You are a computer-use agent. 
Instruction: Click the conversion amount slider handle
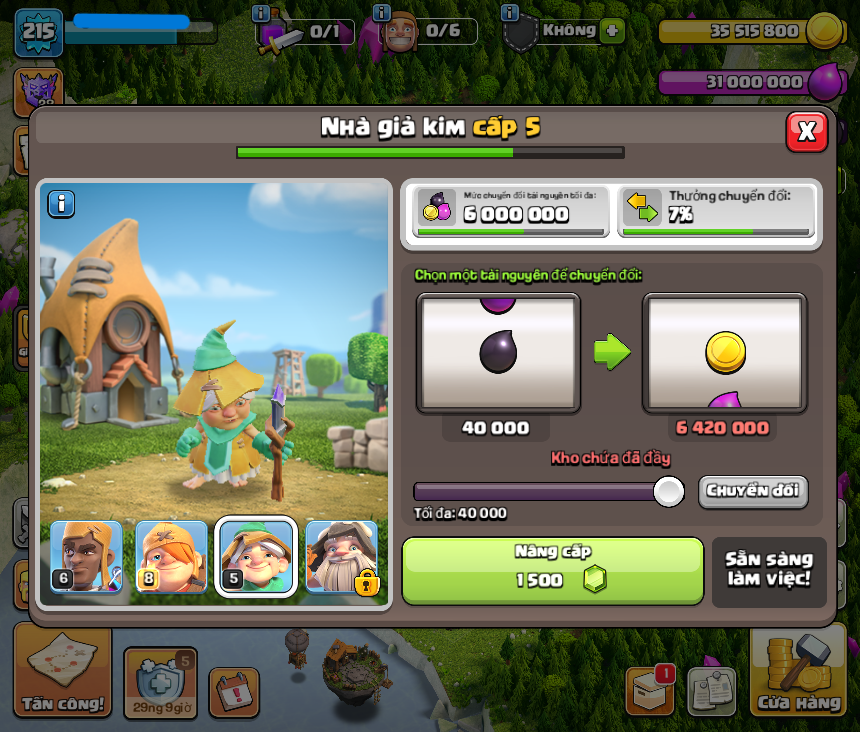(x=668, y=491)
